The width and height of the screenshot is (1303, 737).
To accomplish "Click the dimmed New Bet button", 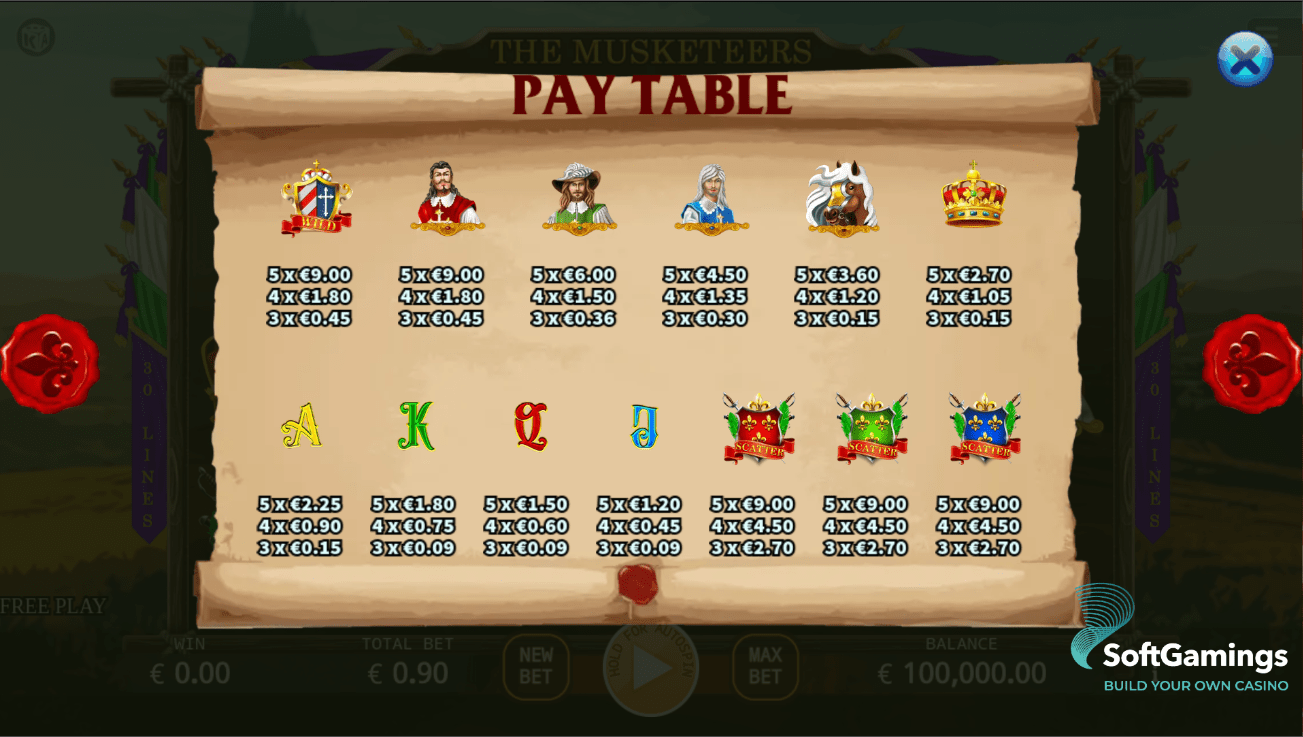I will point(536,666).
